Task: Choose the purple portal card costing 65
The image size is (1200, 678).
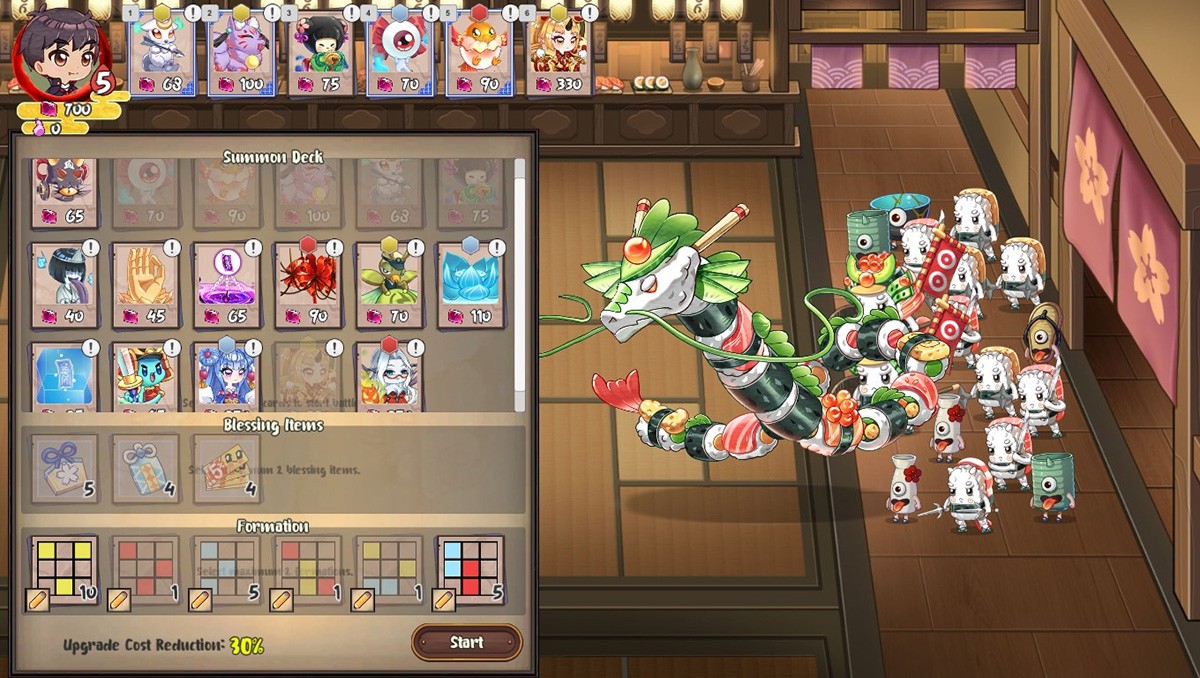Action: coord(226,286)
